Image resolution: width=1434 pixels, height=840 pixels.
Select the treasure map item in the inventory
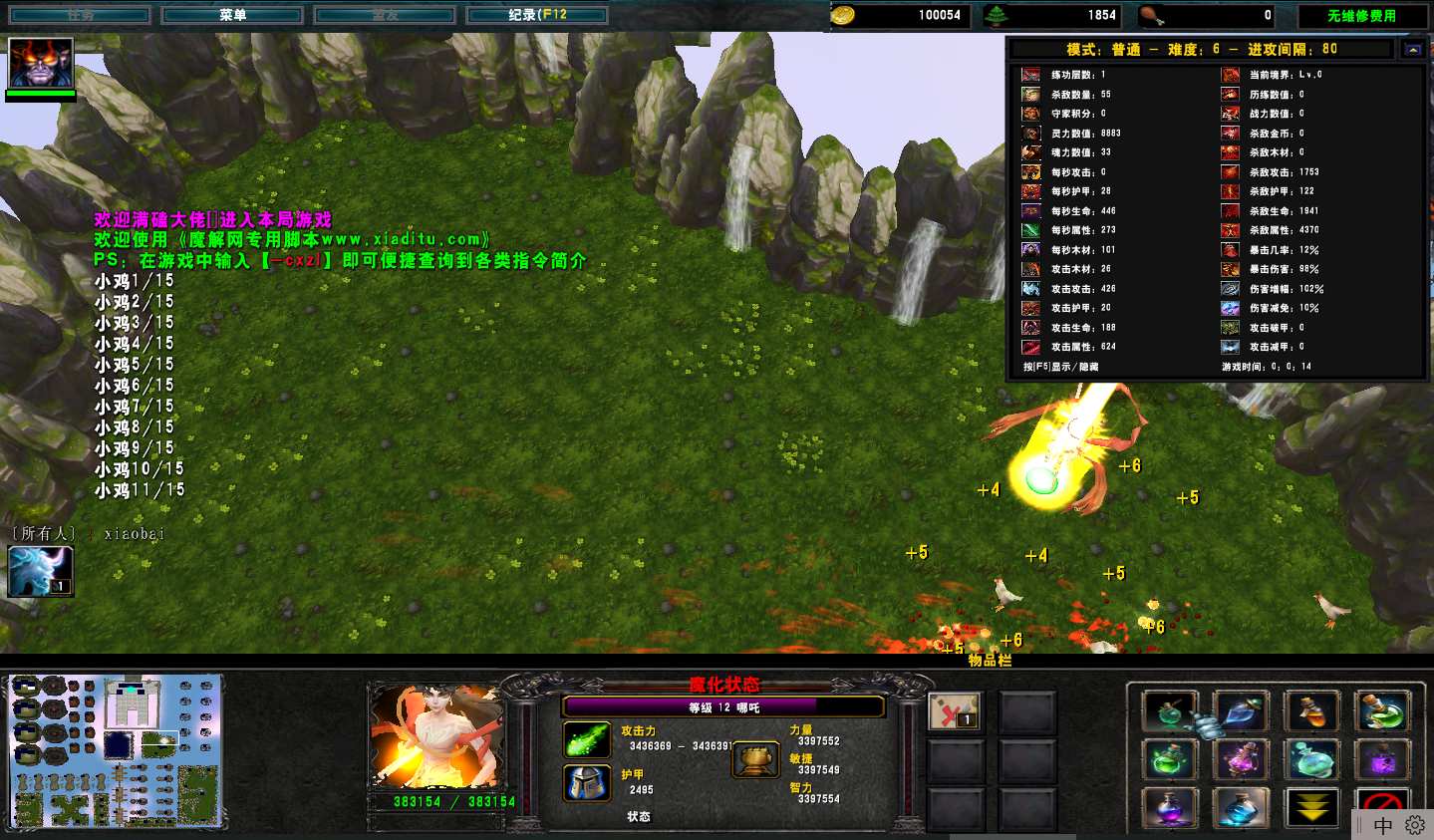954,710
